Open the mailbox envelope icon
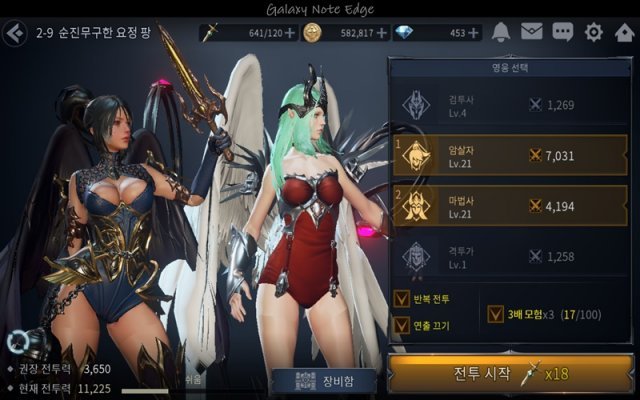Screen dimensions: 640x400 [x=532, y=32]
